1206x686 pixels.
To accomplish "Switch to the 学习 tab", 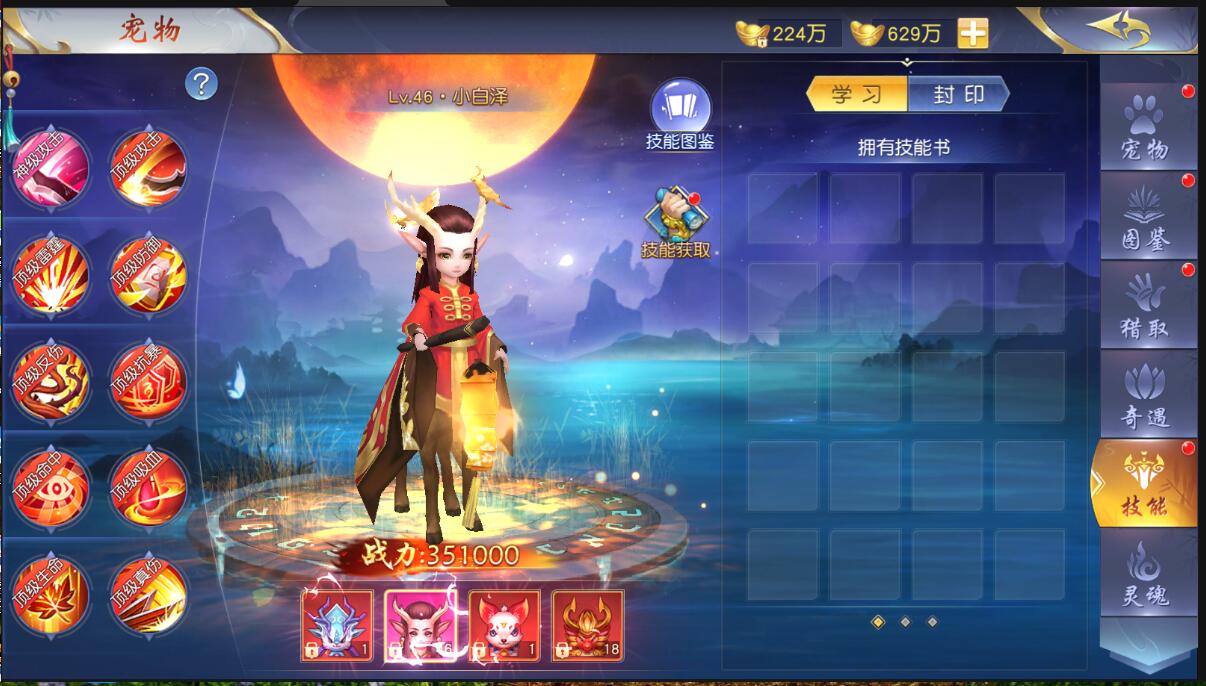I will pyautogui.click(x=857, y=95).
